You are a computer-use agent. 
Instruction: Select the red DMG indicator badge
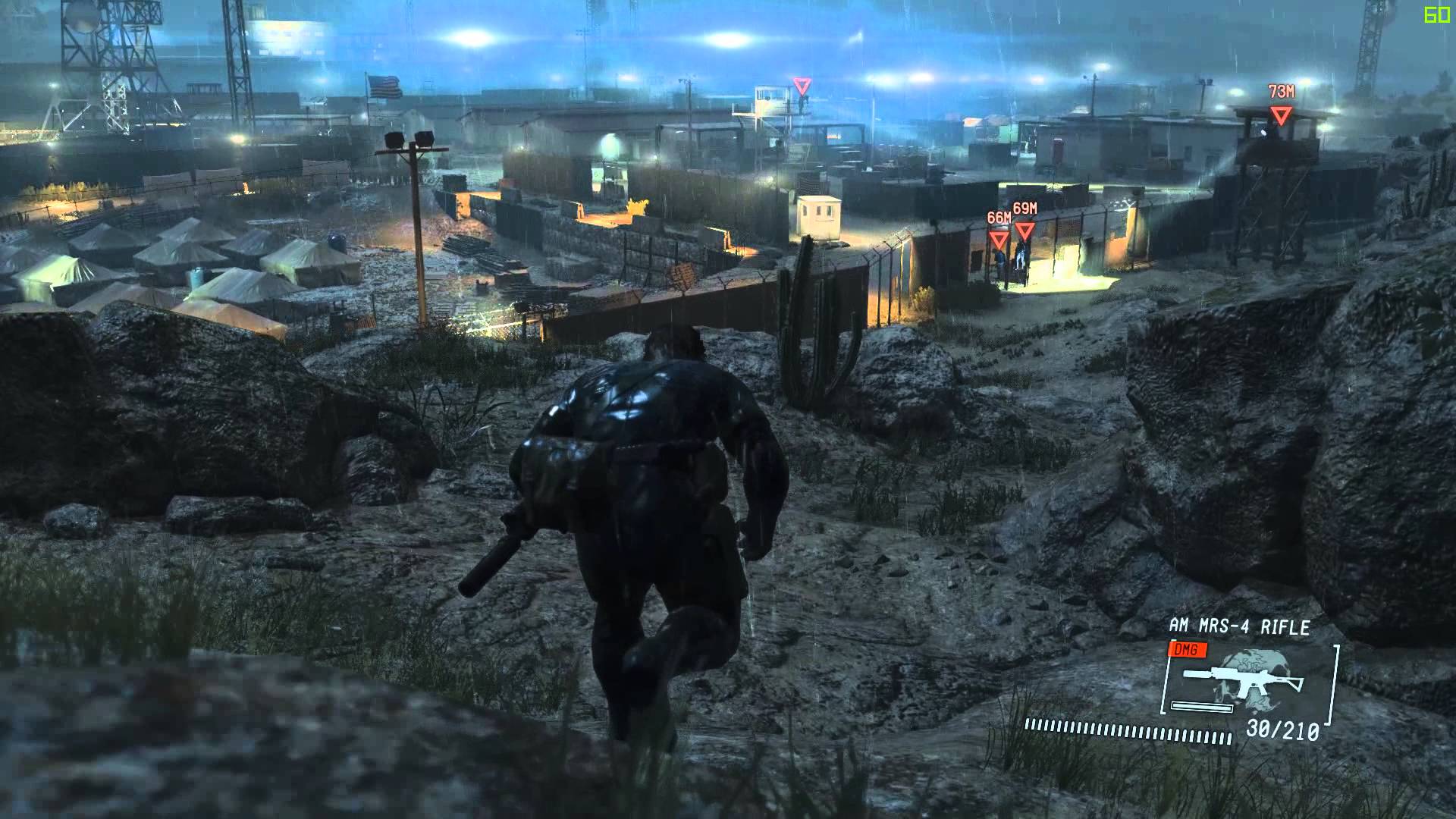pyautogui.click(x=1186, y=650)
